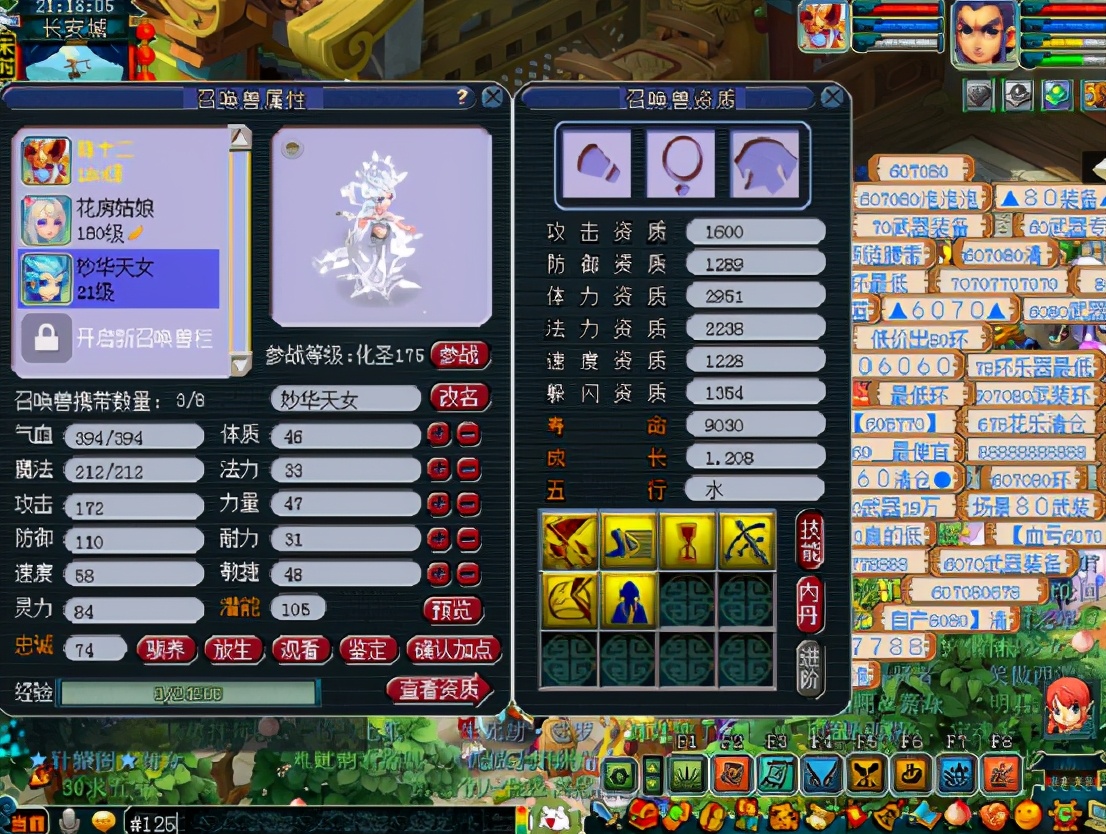
Task: Unlock 开启新召唤兽栏 slot
Action: pos(120,338)
